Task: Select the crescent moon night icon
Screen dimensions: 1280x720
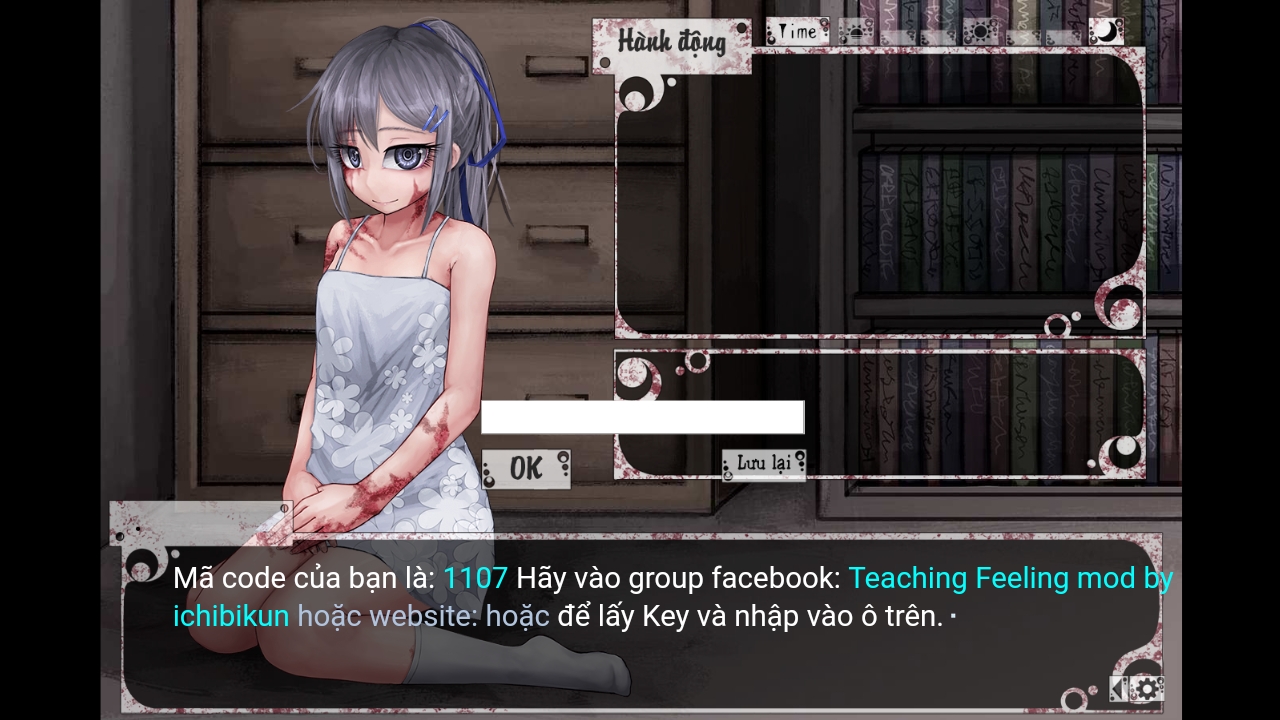Action: pyautogui.click(x=1106, y=32)
